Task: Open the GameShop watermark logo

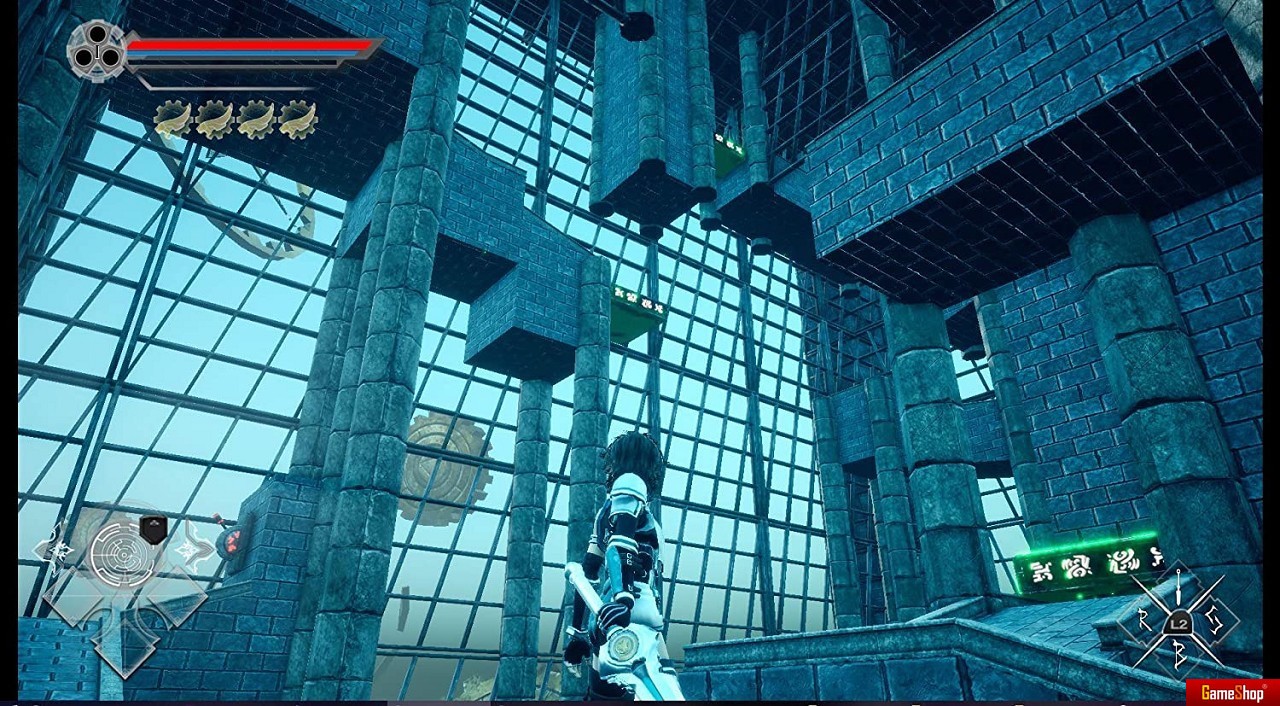Action: [1232, 692]
